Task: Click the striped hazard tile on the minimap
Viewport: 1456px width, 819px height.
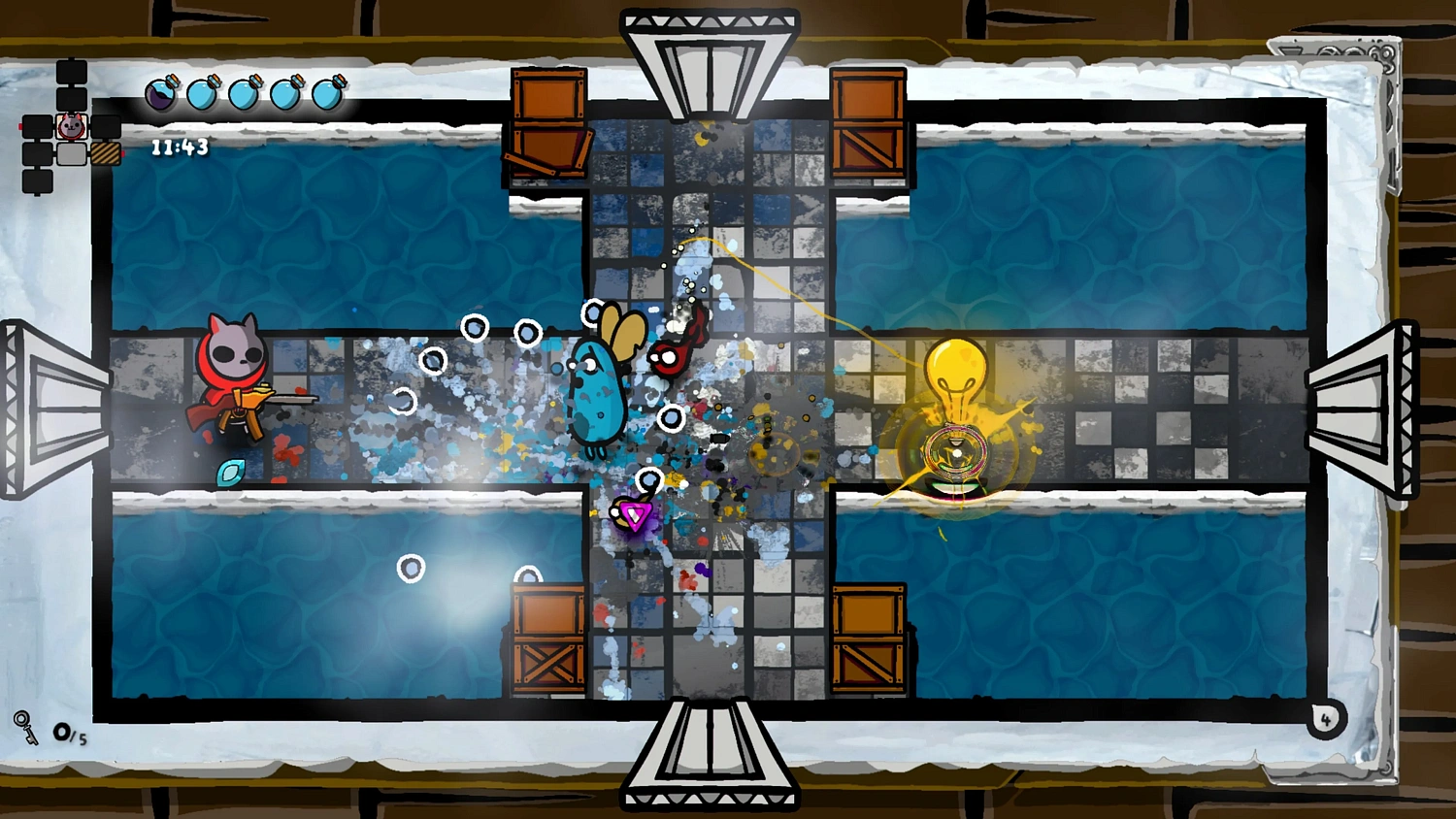Action: (105, 154)
